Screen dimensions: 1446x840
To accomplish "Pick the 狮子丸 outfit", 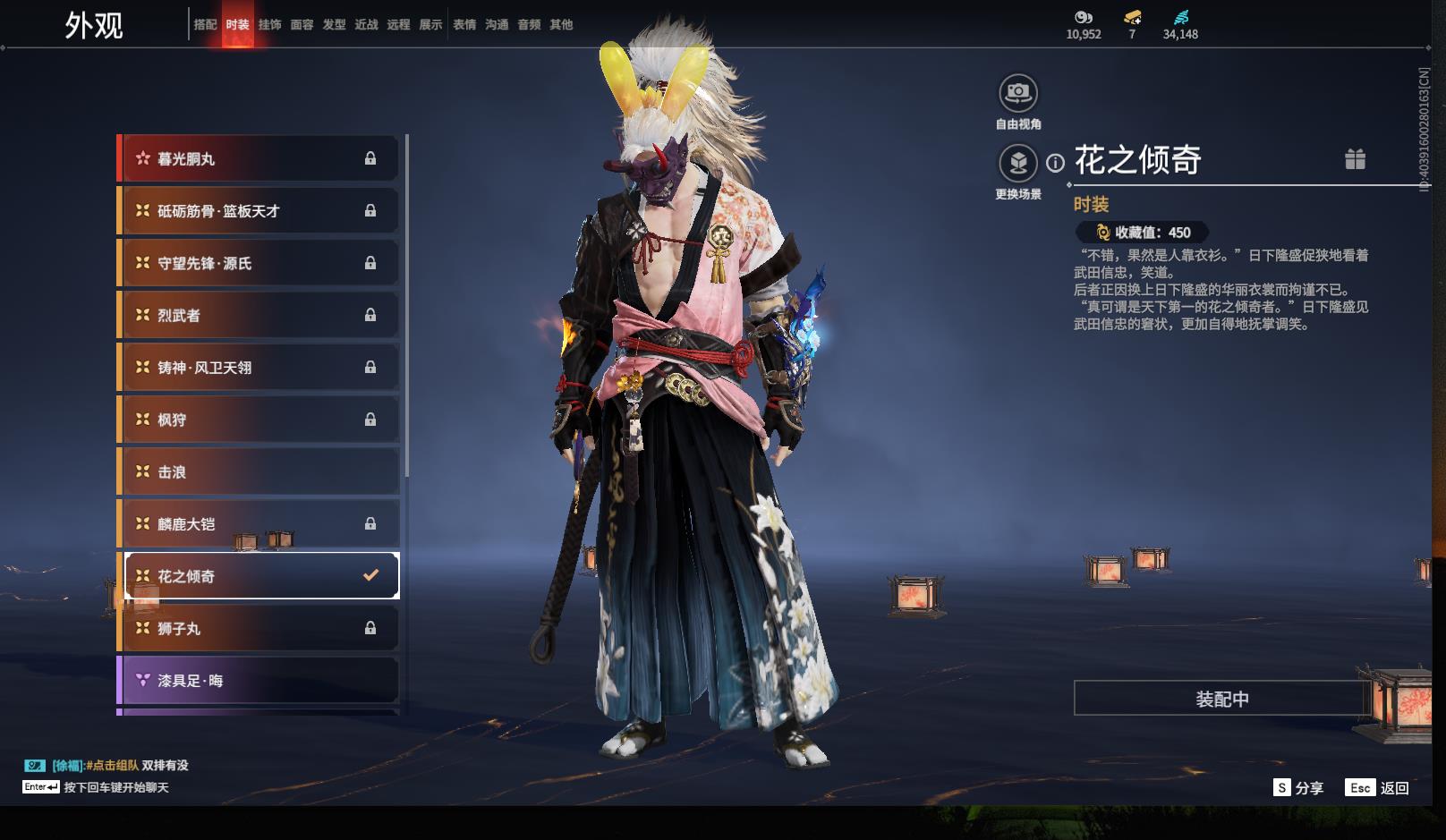I will [x=259, y=629].
